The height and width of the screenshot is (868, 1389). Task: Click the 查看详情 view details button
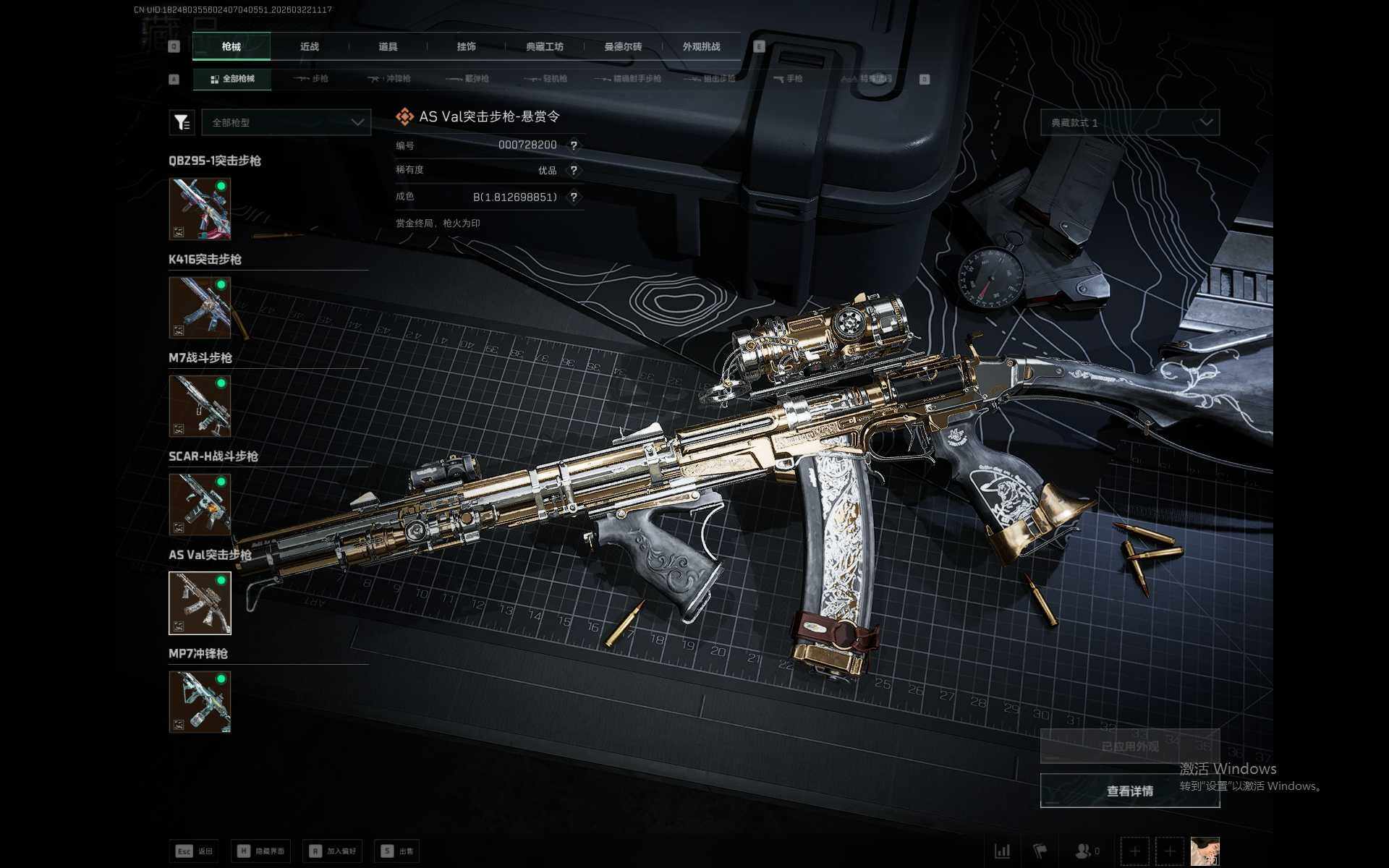(x=1129, y=791)
